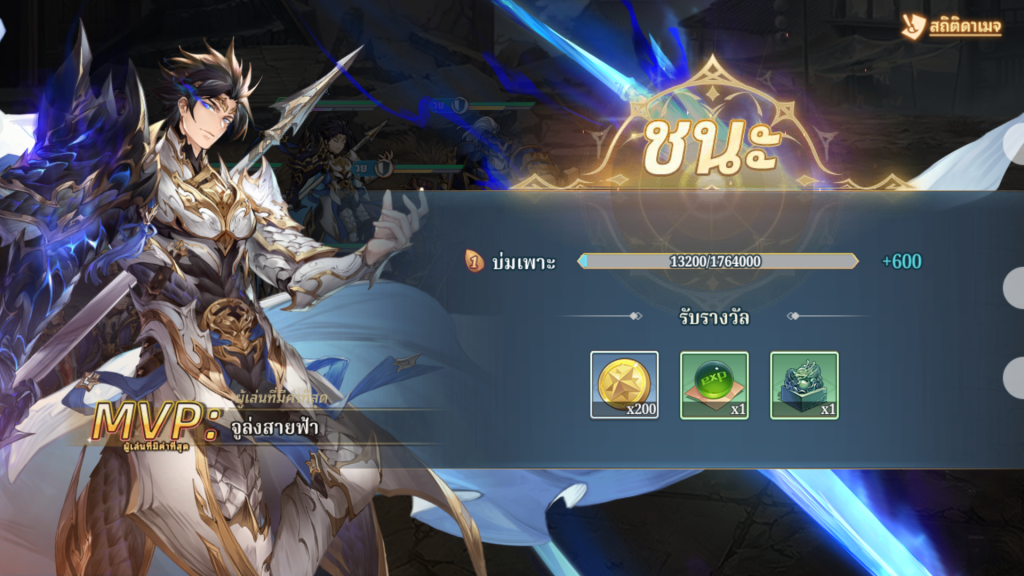Select the gold coin x200 reward
Image resolution: width=1024 pixels, height=576 pixels.
pos(624,385)
